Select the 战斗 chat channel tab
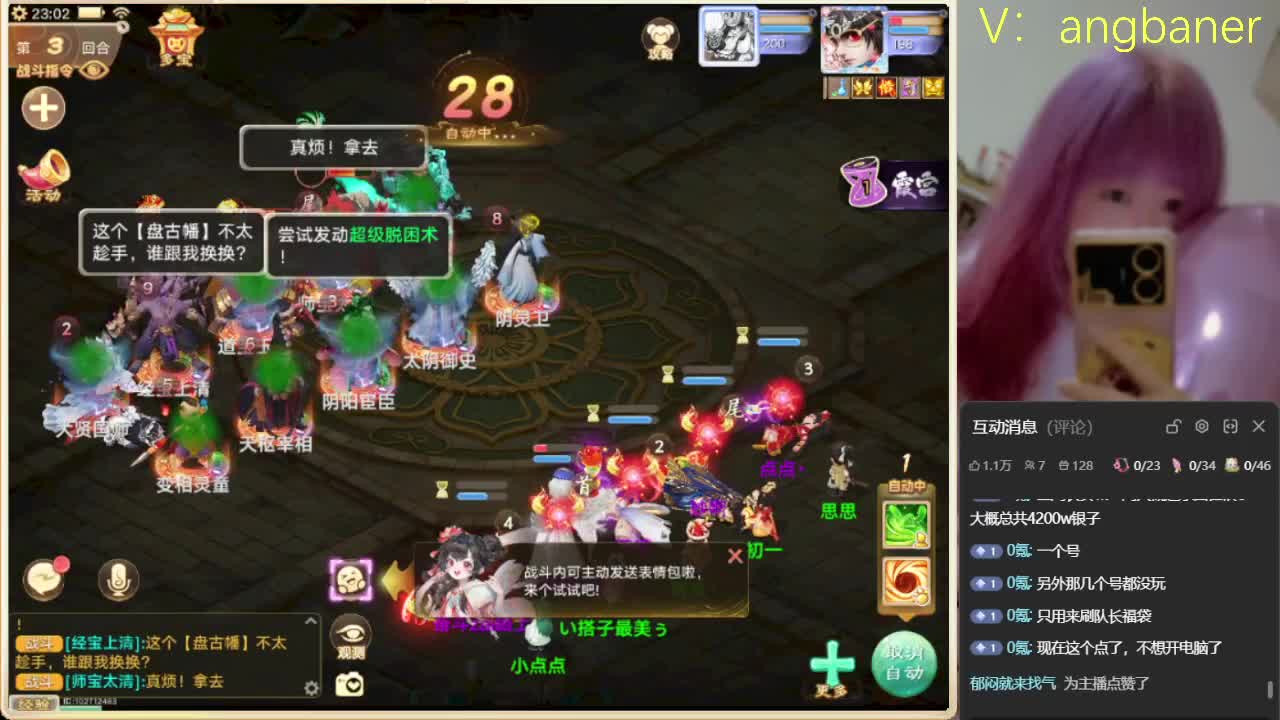 click(37, 644)
